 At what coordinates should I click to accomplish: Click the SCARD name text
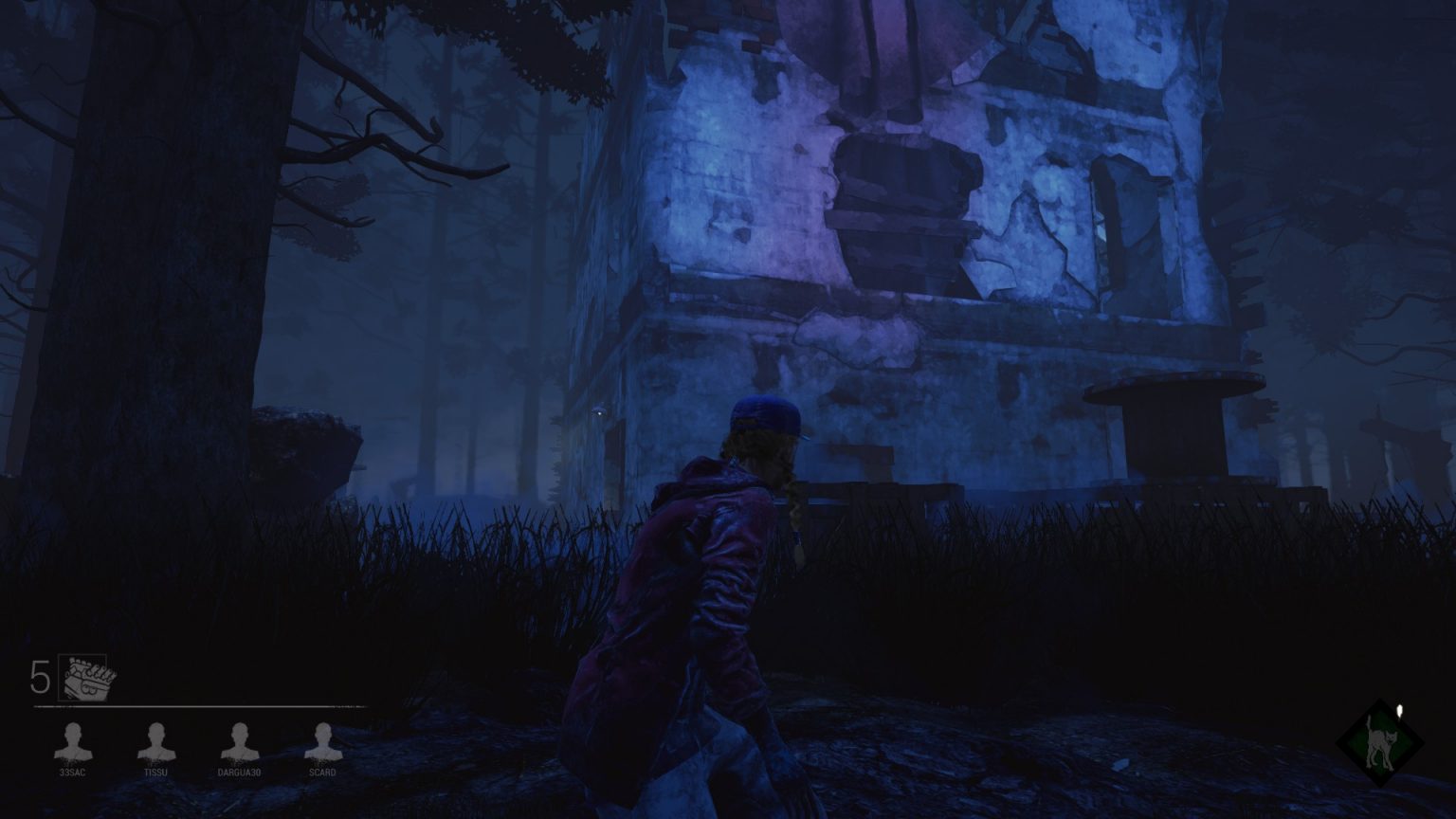322,773
